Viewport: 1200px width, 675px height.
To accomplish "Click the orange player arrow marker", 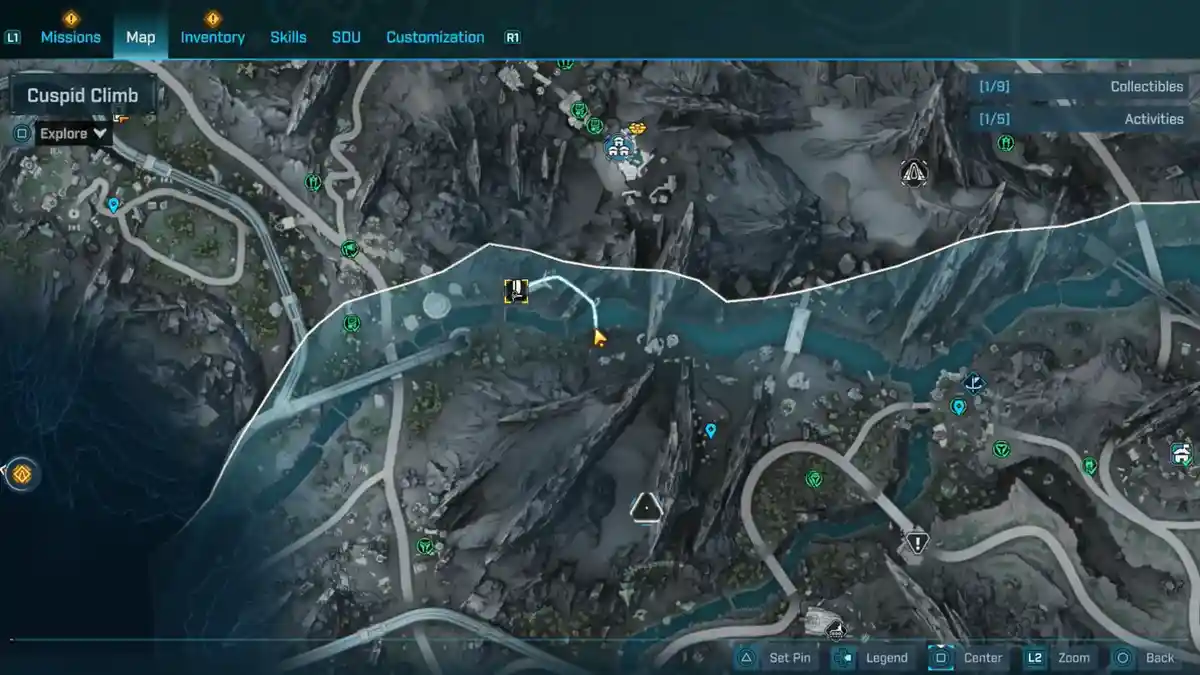I will [x=599, y=337].
